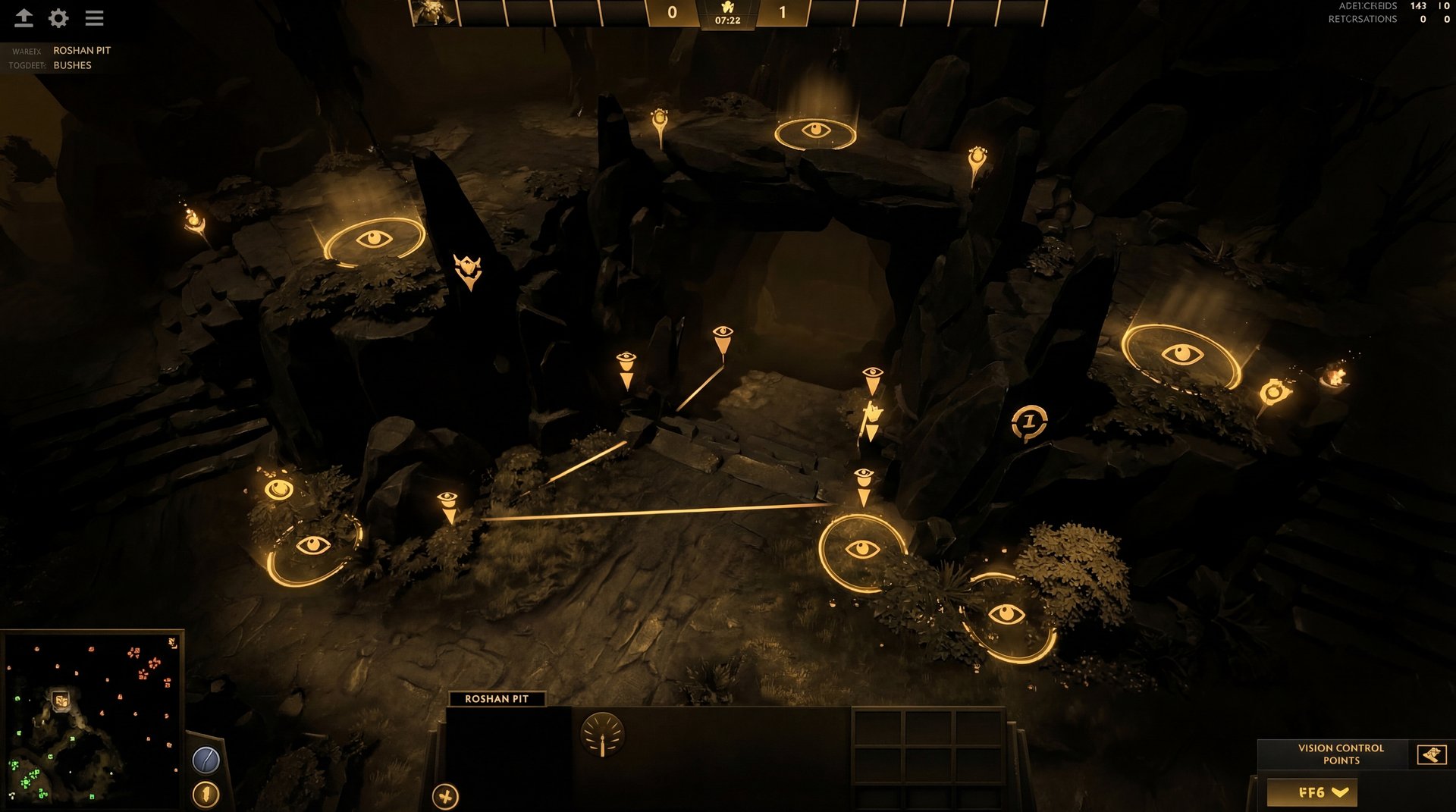This screenshot has height=812, width=1456.
Task: Expand the FF6 dropdown in the bottom-right panel
Action: pos(1314,793)
